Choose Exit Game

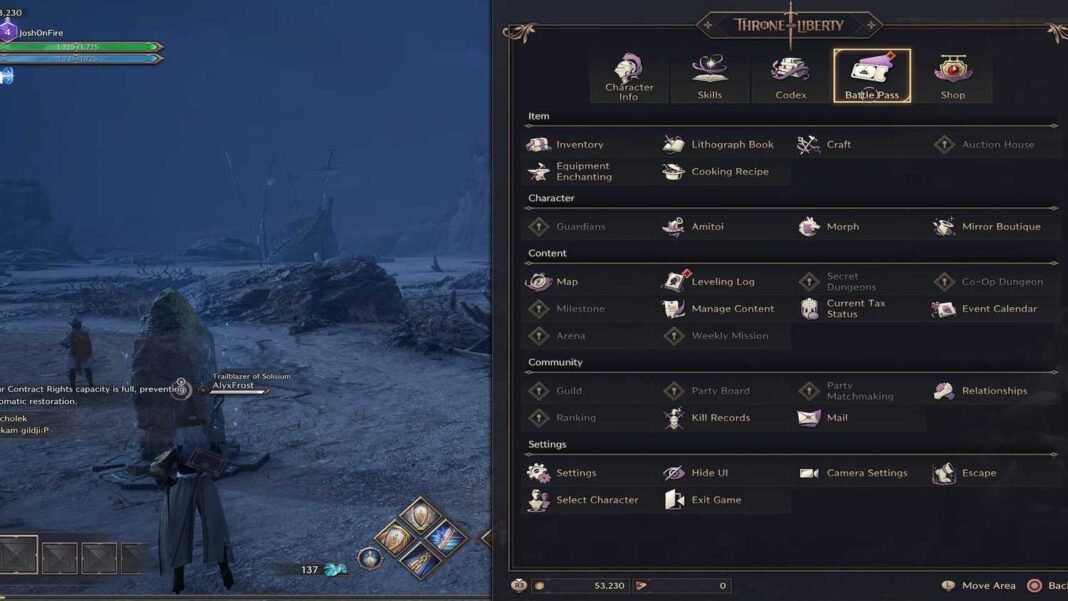[x=715, y=500]
